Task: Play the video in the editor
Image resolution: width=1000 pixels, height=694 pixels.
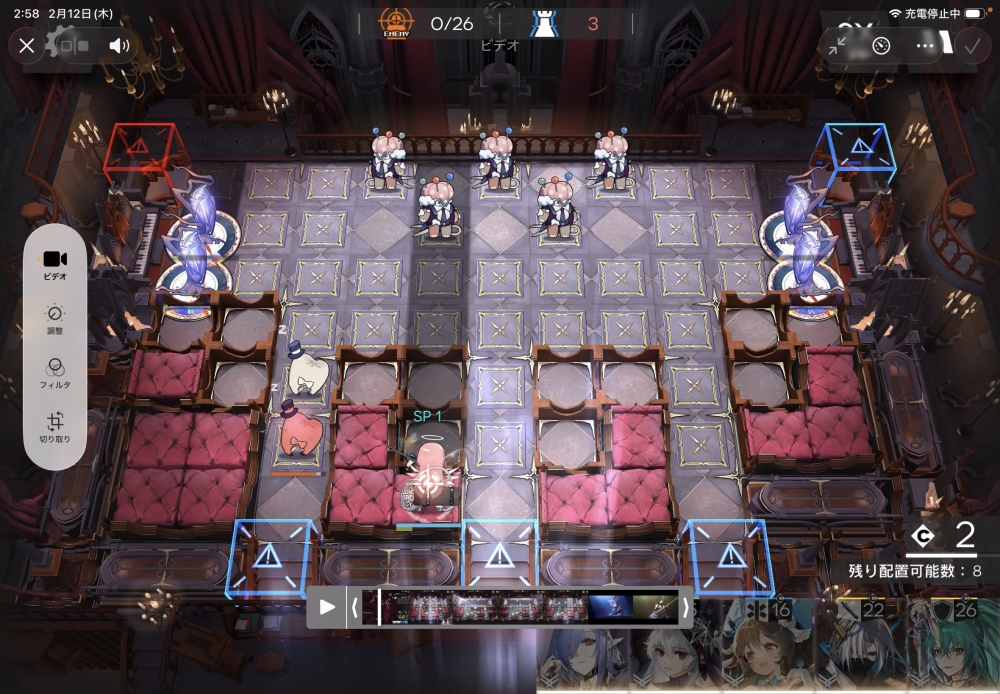Action: 327,607
